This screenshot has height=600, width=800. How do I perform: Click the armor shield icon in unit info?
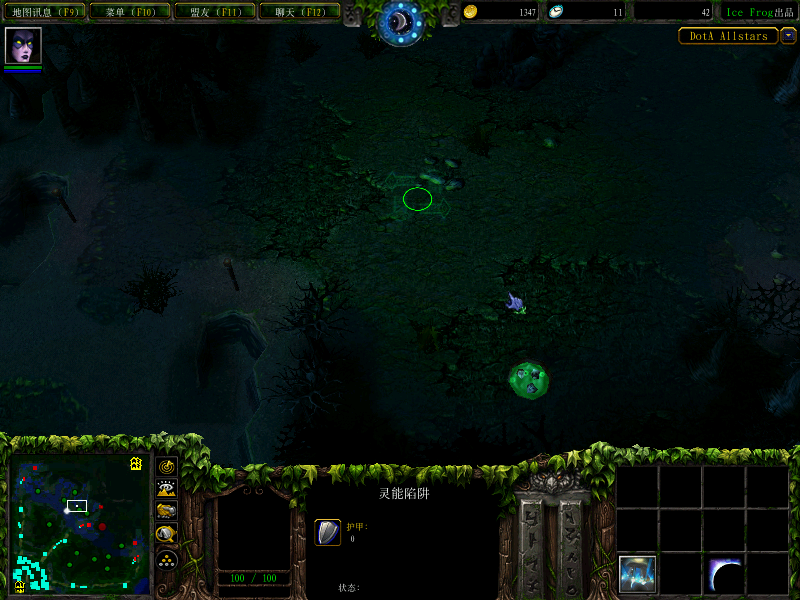(x=328, y=532)
